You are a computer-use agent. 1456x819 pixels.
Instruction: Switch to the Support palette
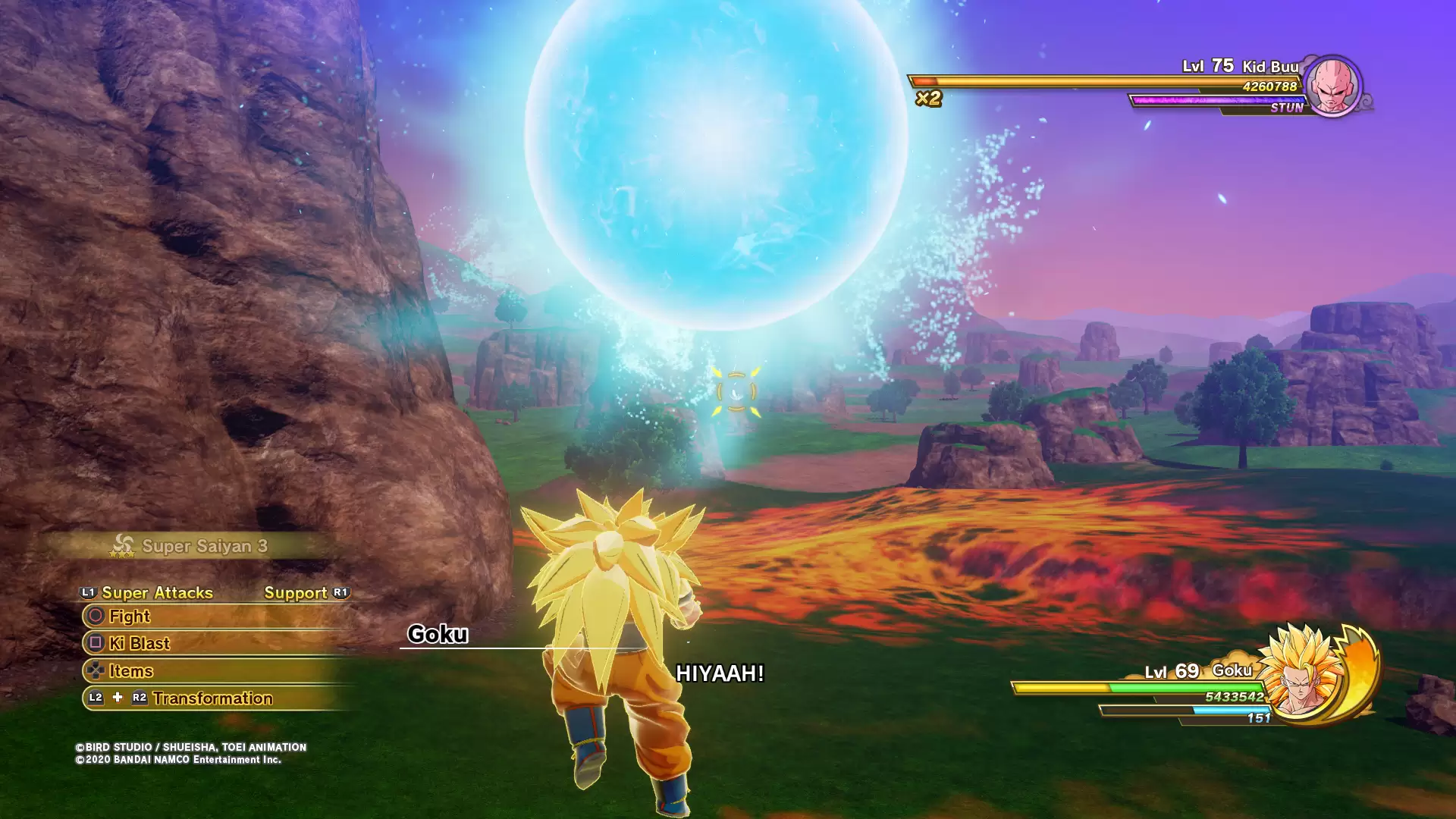tap(296, 593)
